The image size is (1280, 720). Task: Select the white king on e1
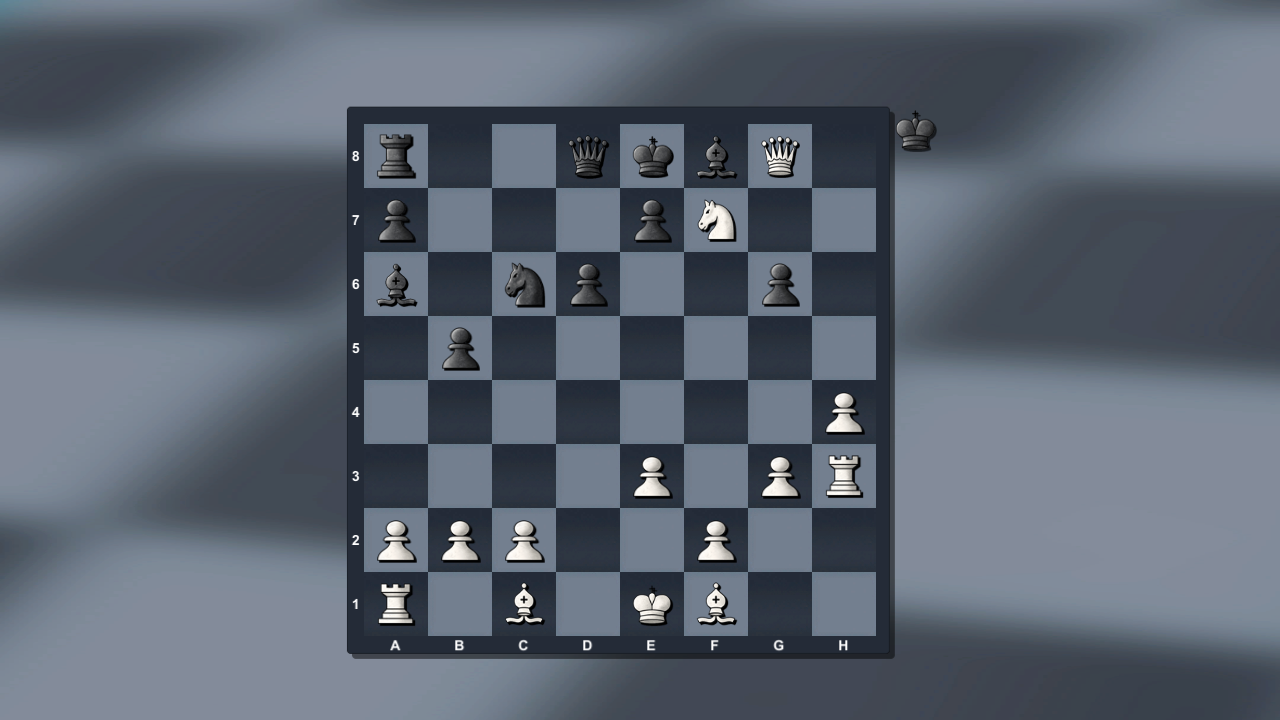pyautogui.click(x=652, y=603)
